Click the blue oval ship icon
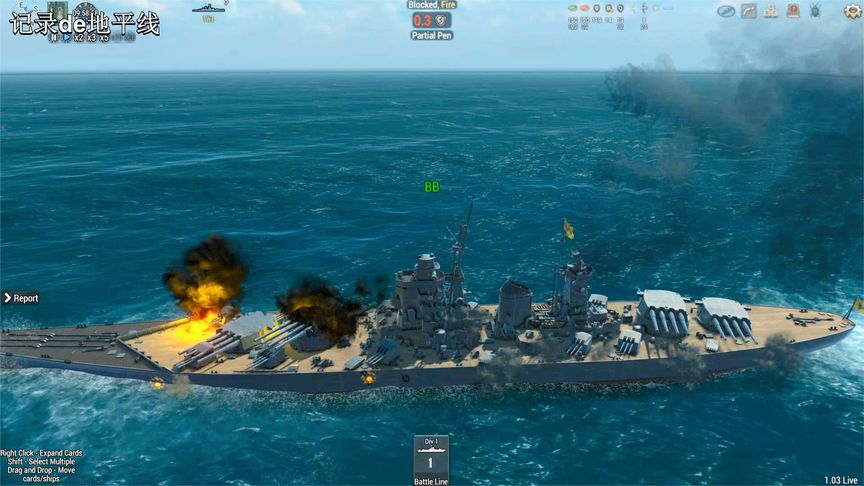864x486 pixels. [724, 11]
